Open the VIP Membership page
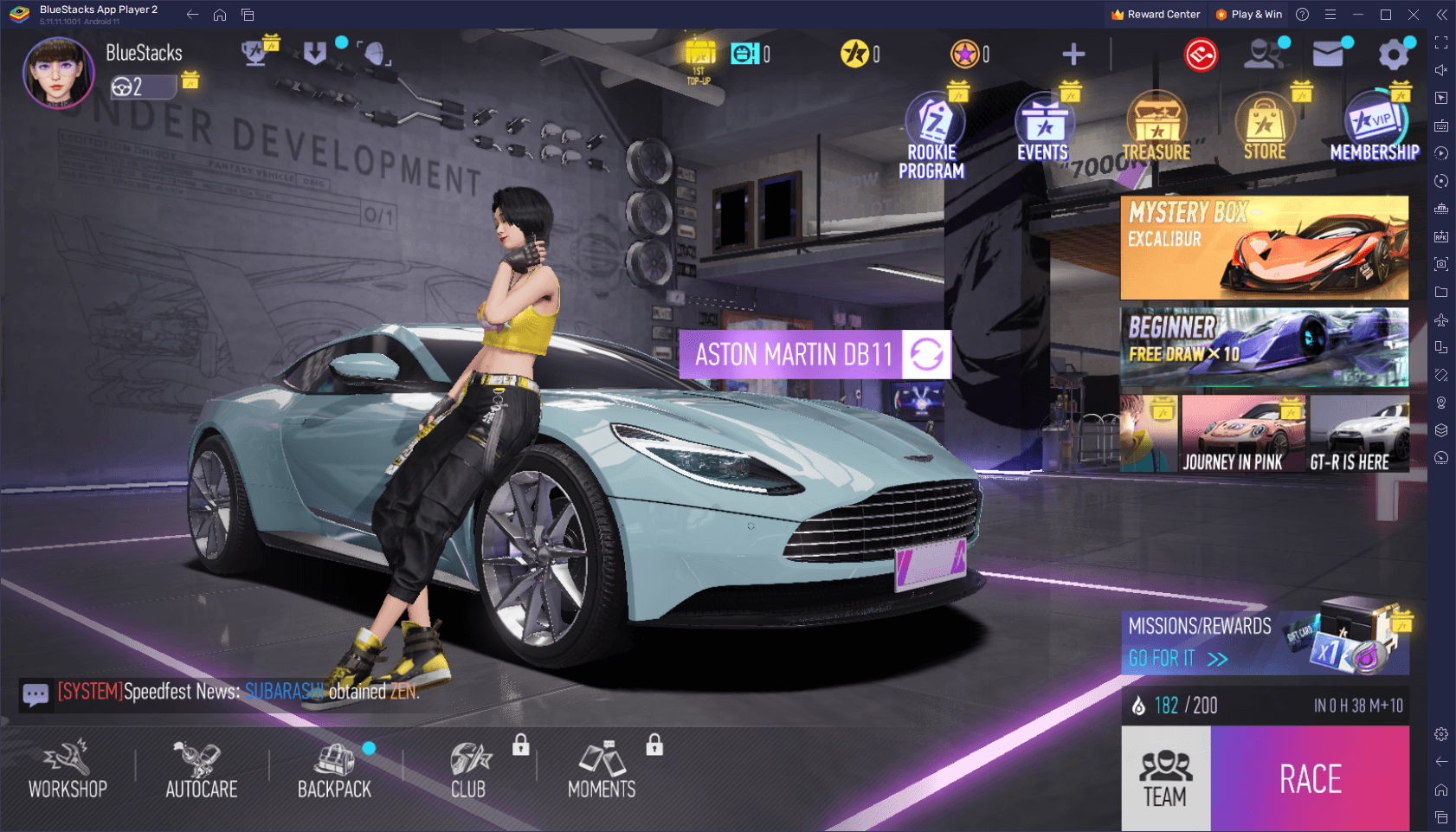The height and width of the screenshot is (832, 1456). (1375, 130)
